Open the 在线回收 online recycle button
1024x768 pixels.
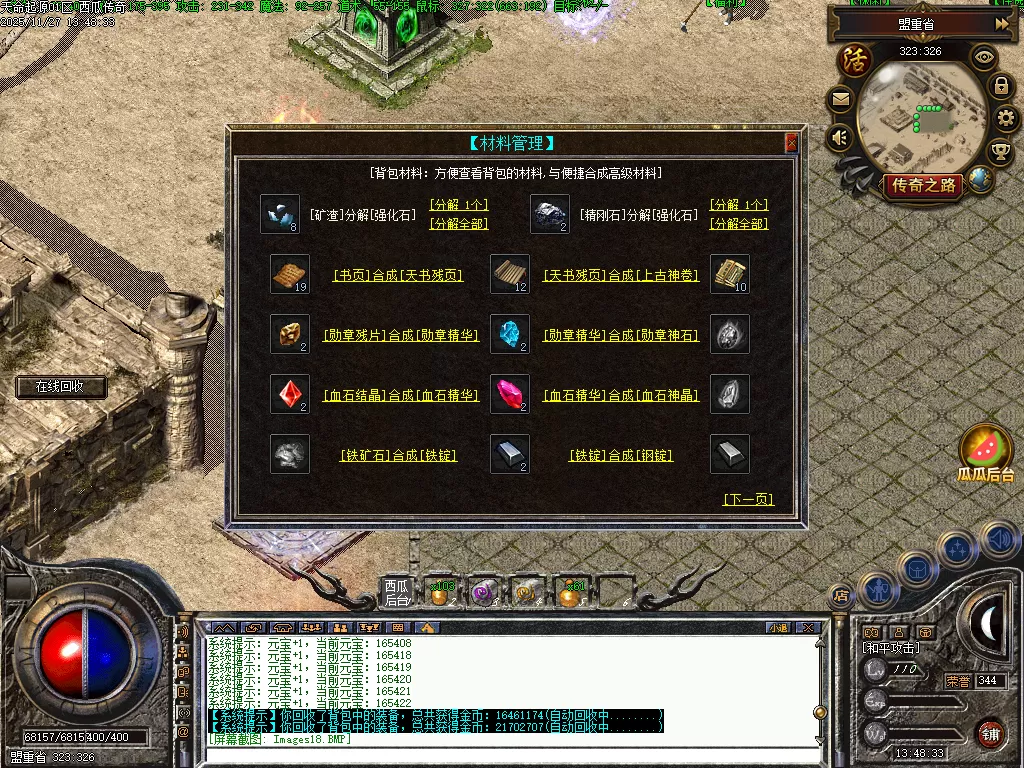pyautogui.click(x=60, y=387)
